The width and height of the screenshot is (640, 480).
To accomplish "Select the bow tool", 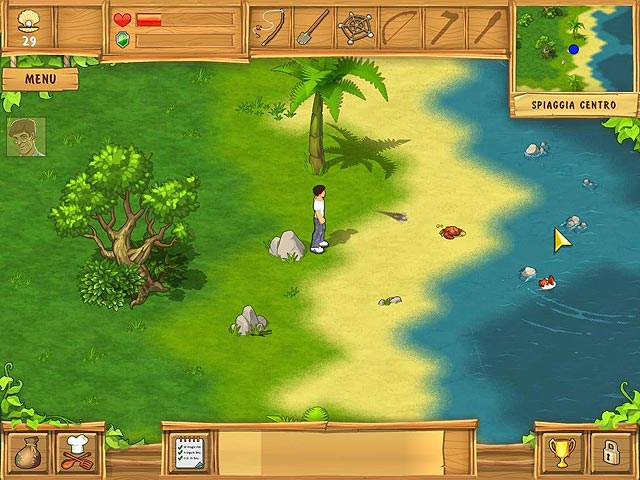I will 400,28.
